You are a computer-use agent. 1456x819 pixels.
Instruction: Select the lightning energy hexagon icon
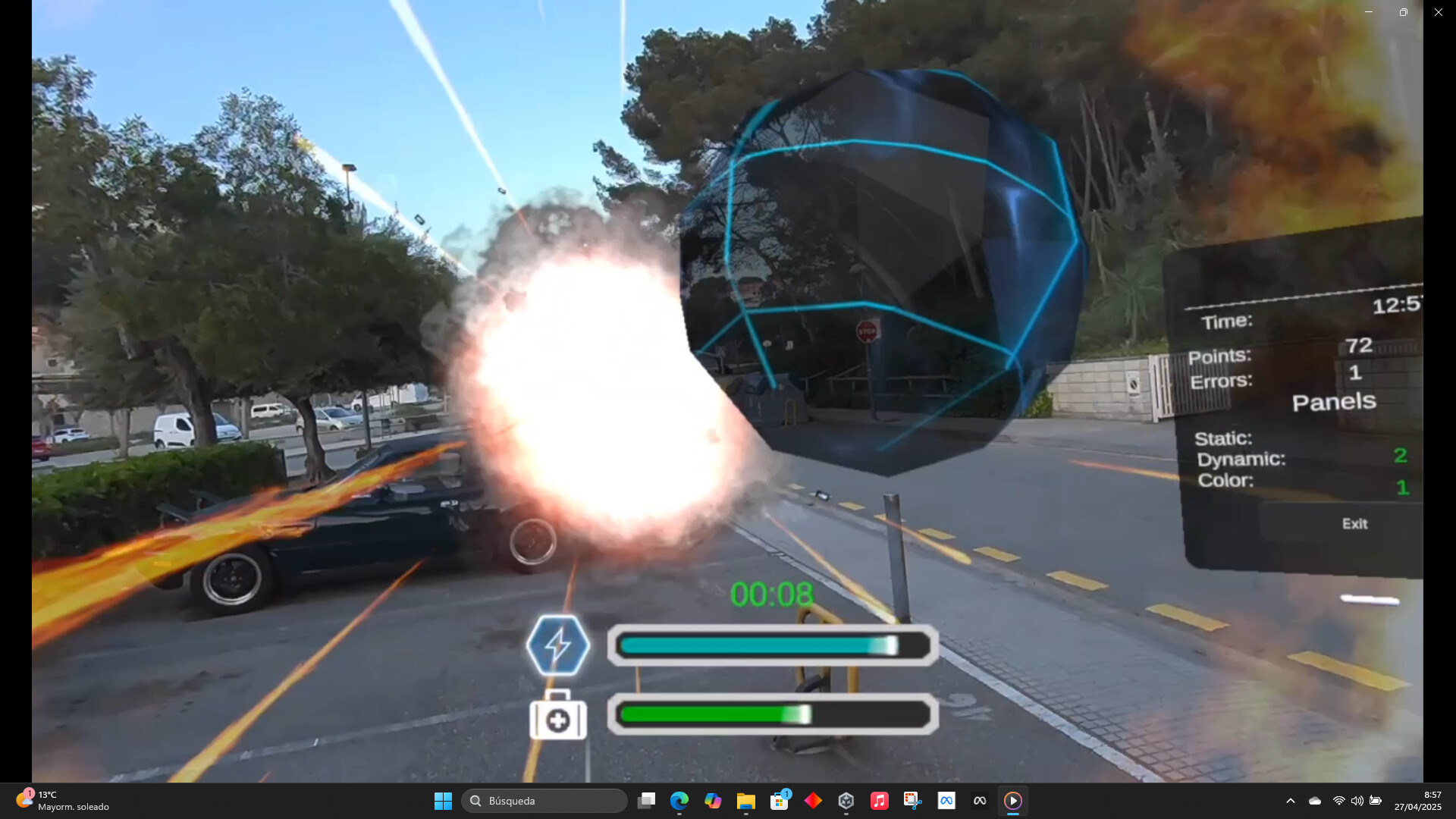point(560,645)
